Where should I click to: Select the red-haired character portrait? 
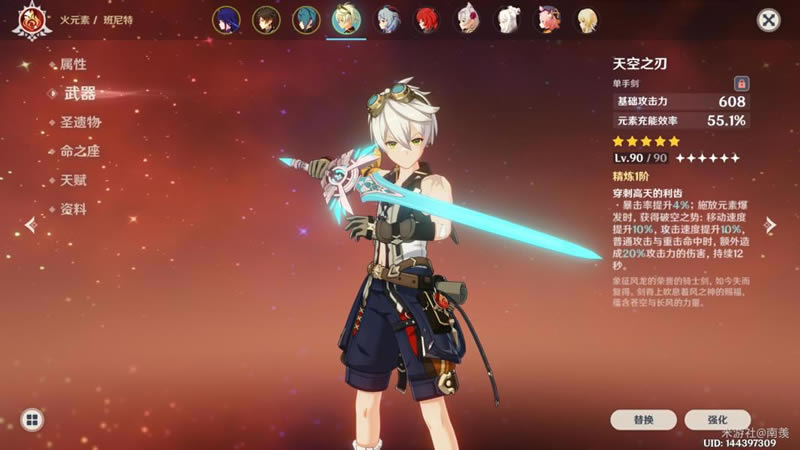(x=426, y=19)
